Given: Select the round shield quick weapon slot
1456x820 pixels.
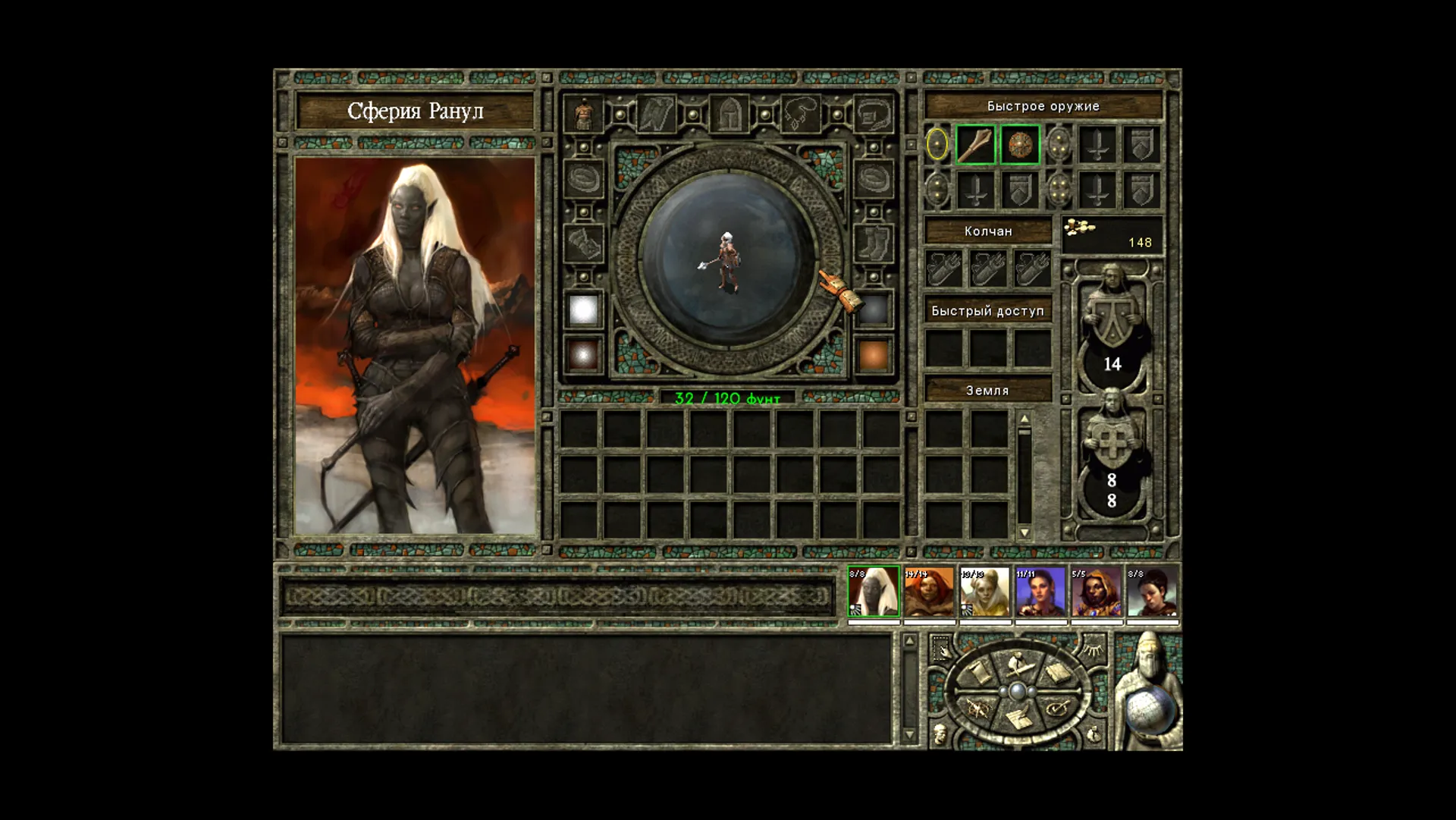Looking at the screenshot, I should 1020,144.
